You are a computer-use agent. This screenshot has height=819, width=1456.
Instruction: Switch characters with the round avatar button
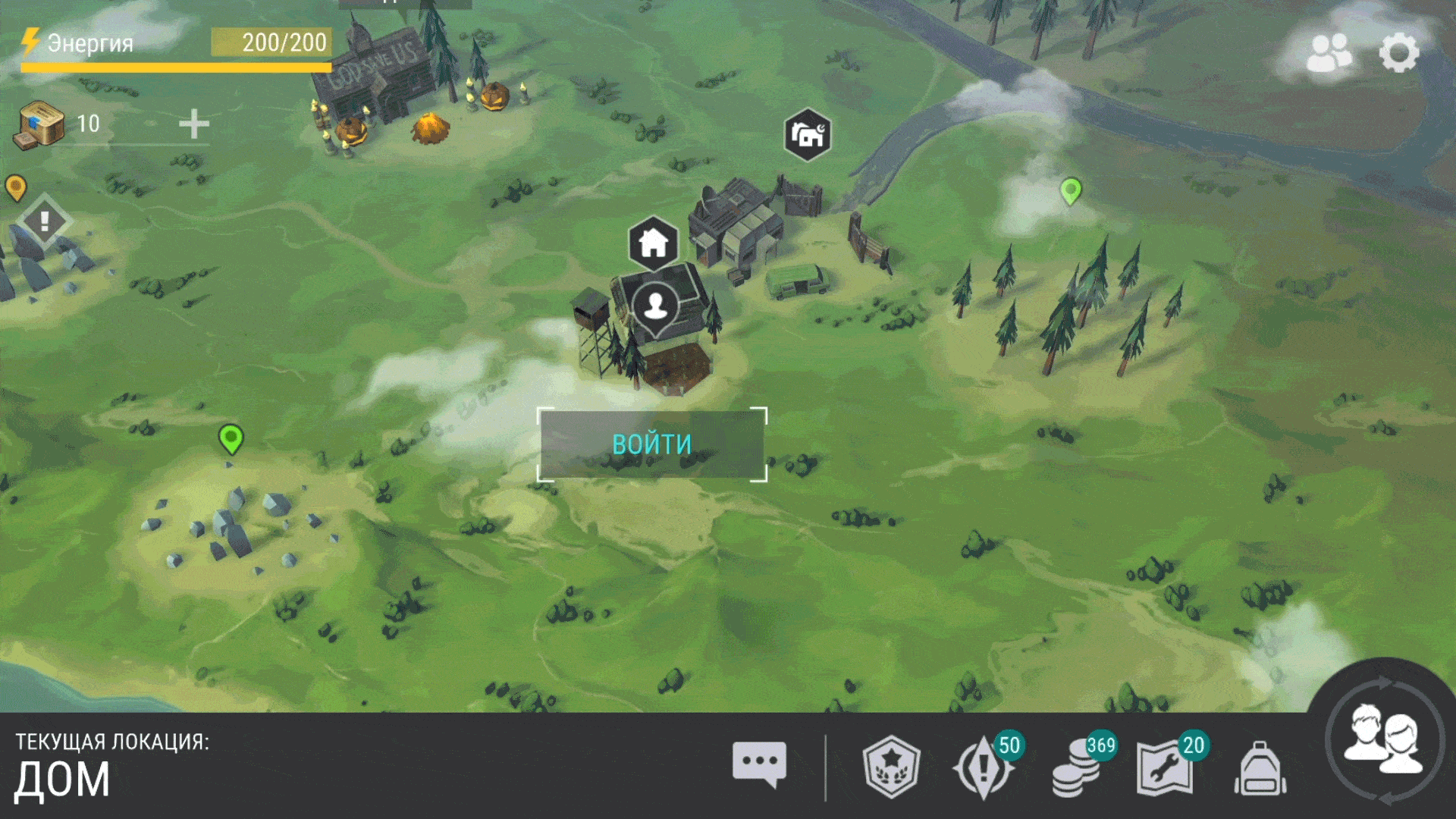pyautogui.click(x=1385, y=740)
